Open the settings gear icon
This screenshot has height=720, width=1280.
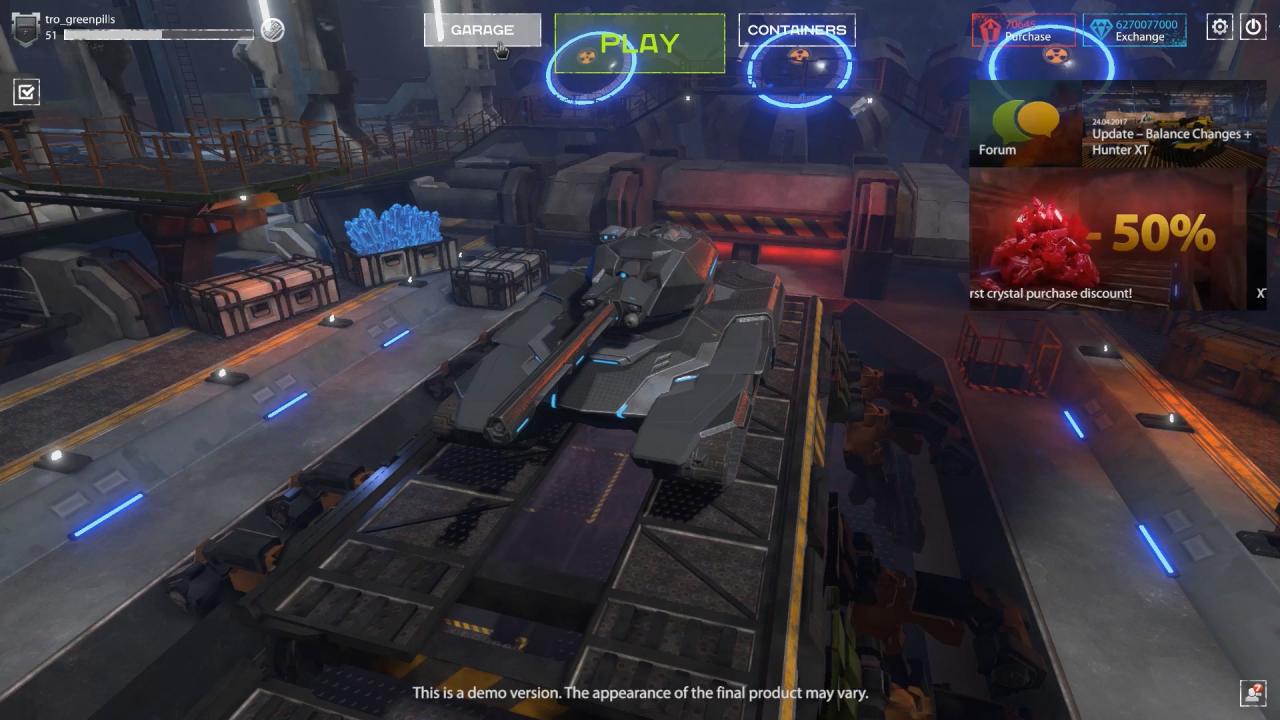(x=1219, y=27)
